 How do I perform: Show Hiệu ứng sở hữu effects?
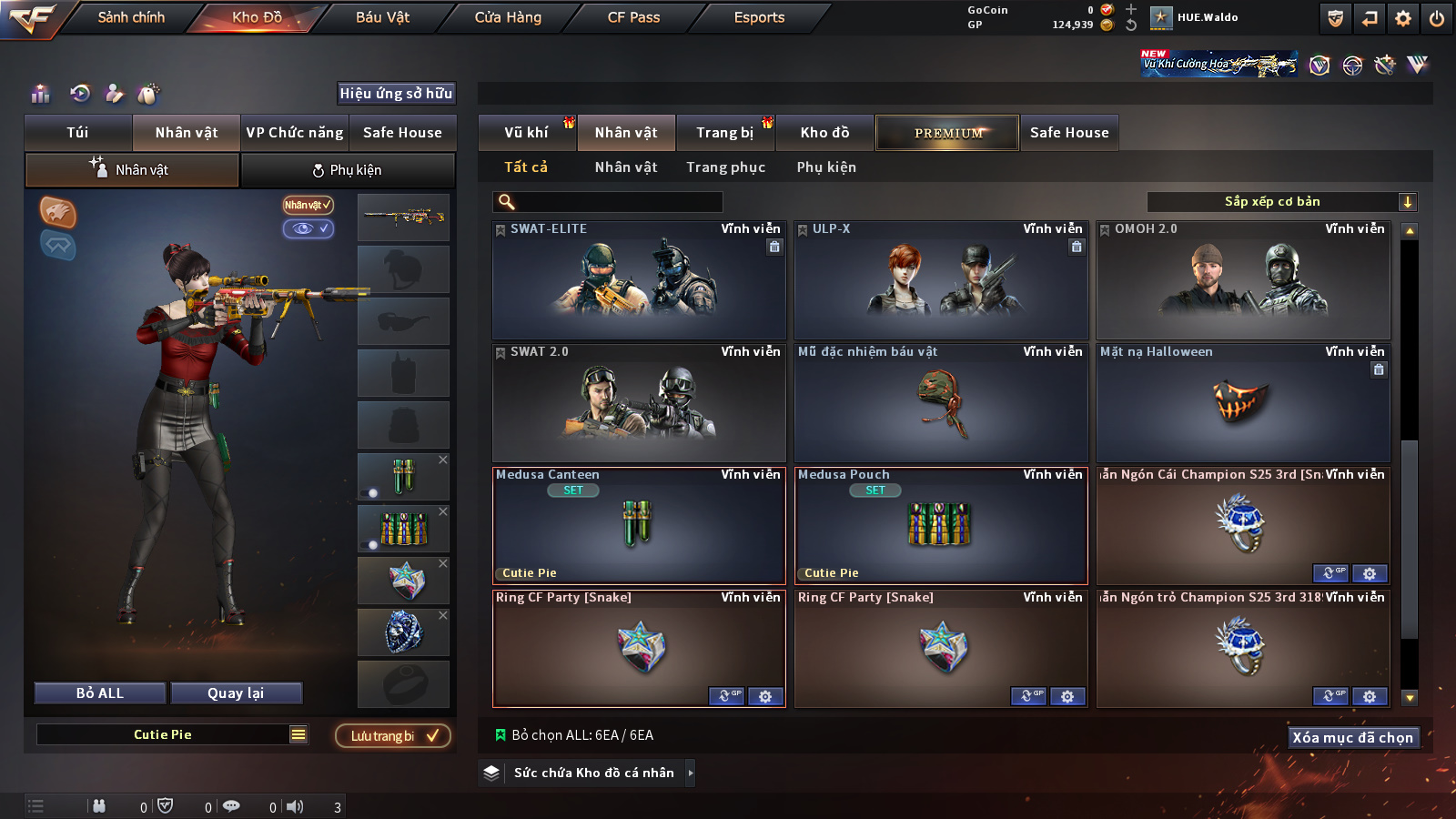point(396,93)
